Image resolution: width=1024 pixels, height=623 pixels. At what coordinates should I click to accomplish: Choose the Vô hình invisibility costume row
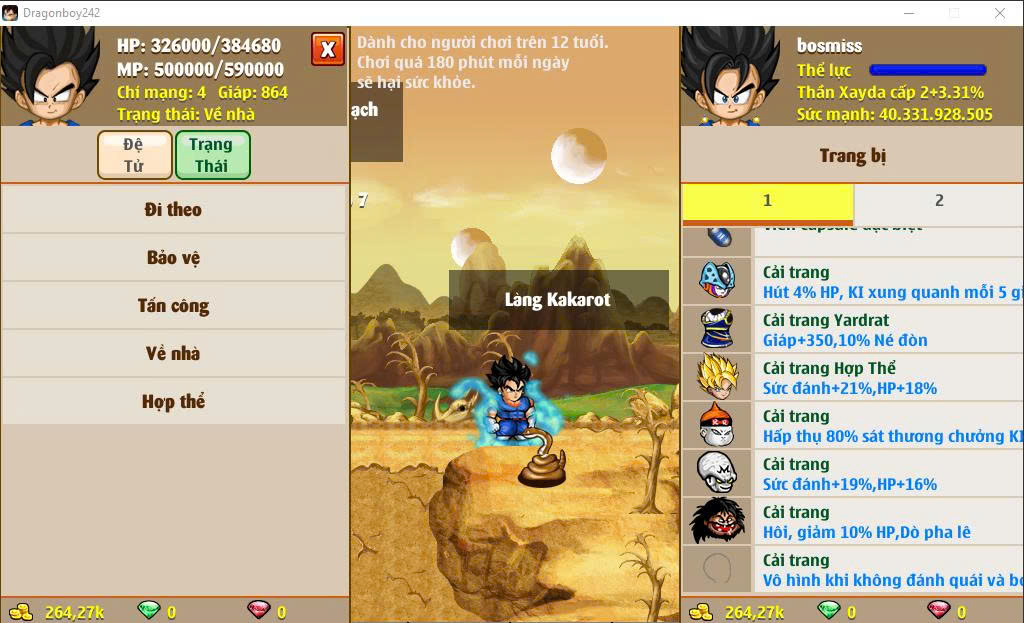point(852,570)
